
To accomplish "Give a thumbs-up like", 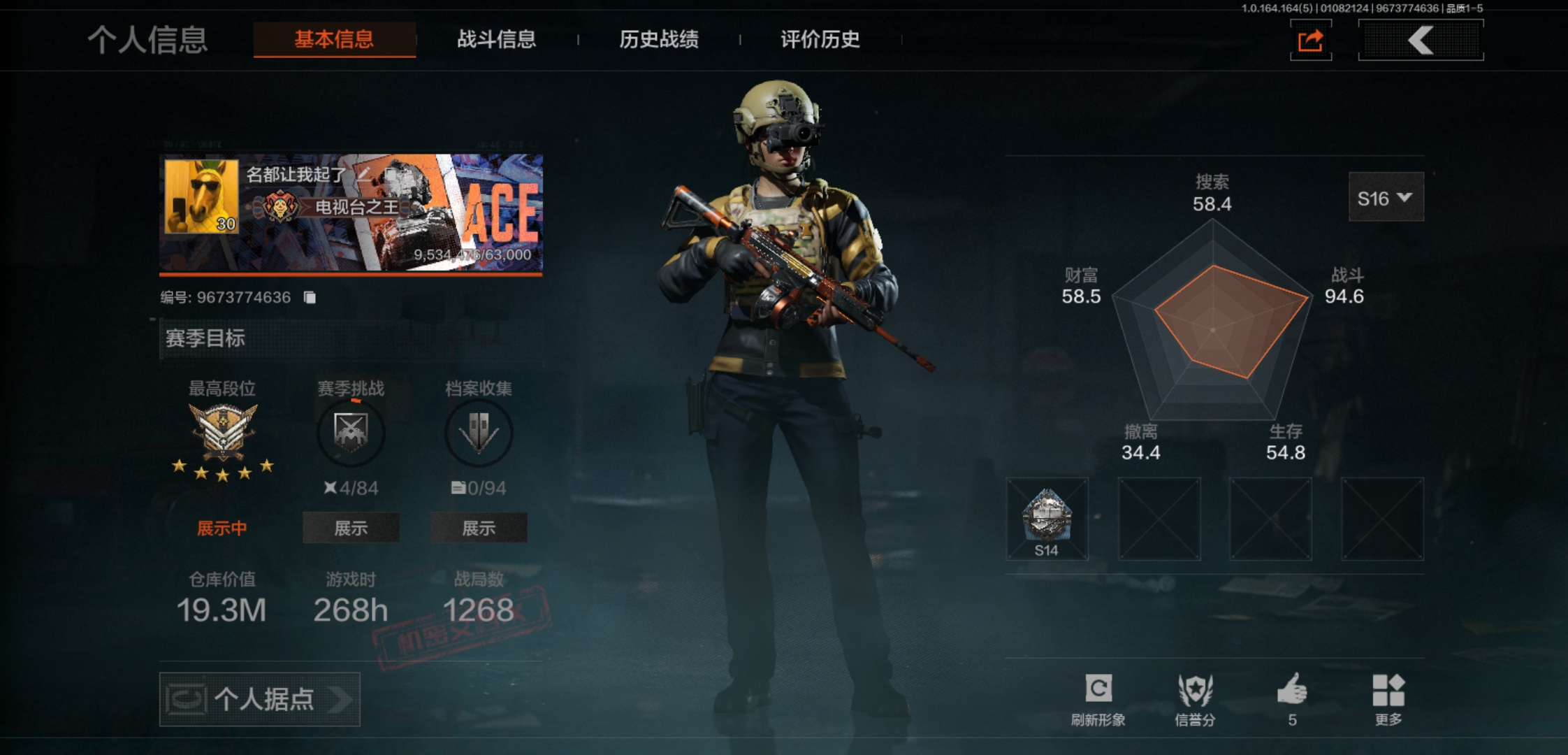I will tap(1292, 699).
